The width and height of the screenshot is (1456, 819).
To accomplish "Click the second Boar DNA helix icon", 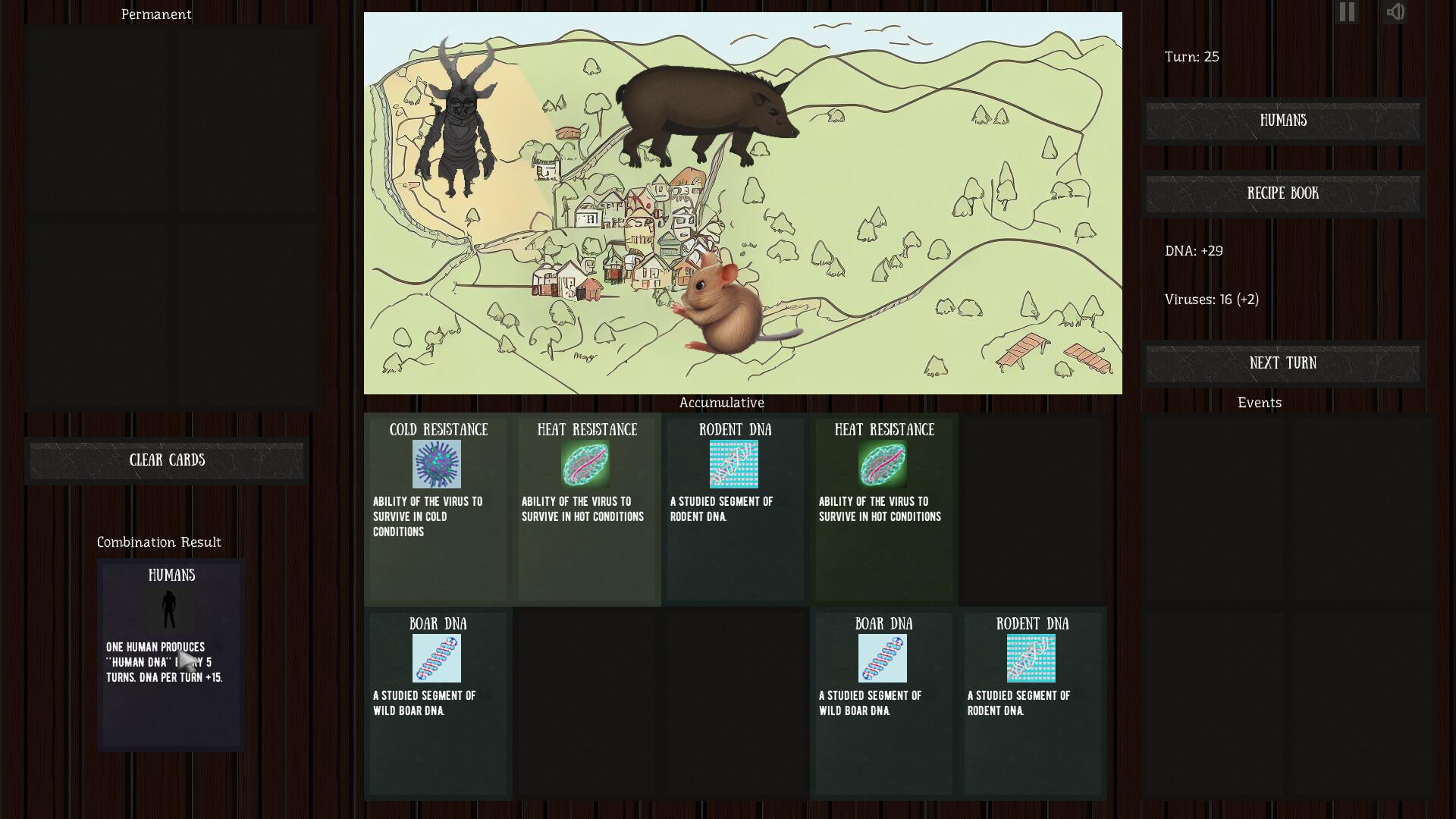I will [x=883, y=658].
